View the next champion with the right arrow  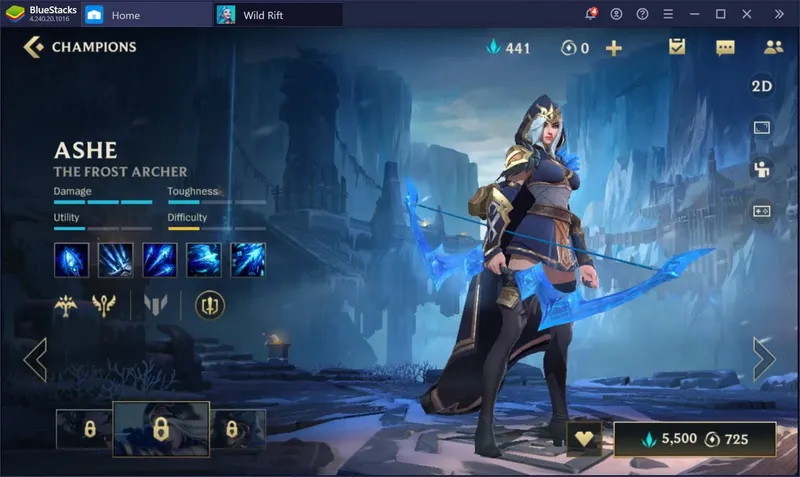point(764,360)
